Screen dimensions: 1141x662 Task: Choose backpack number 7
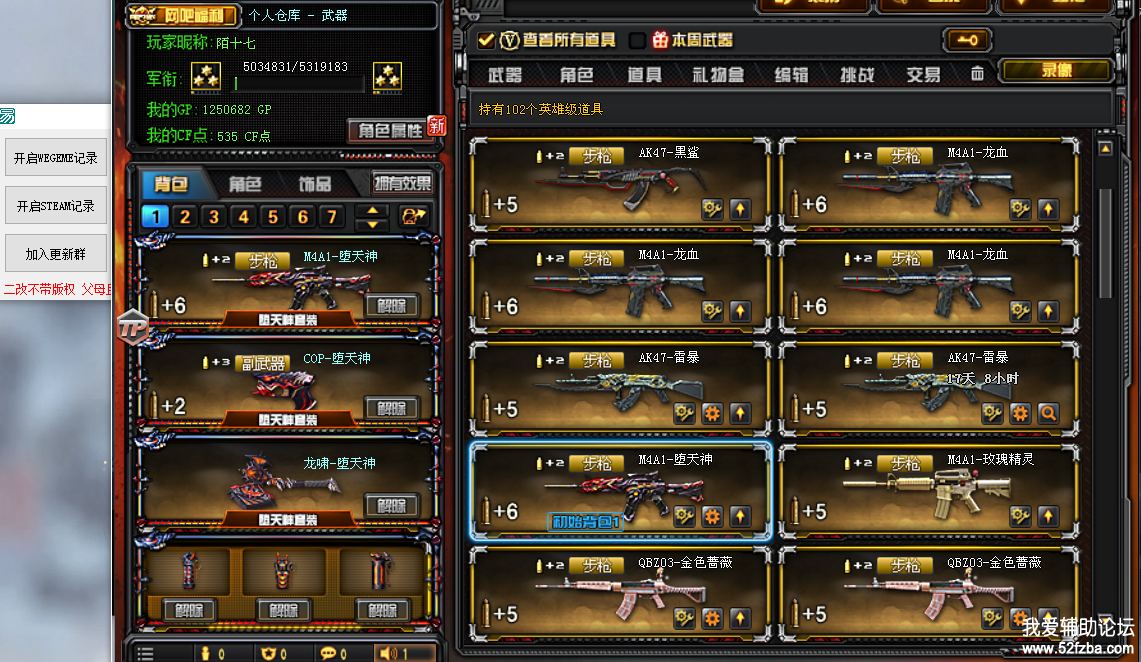coord(332,217)
